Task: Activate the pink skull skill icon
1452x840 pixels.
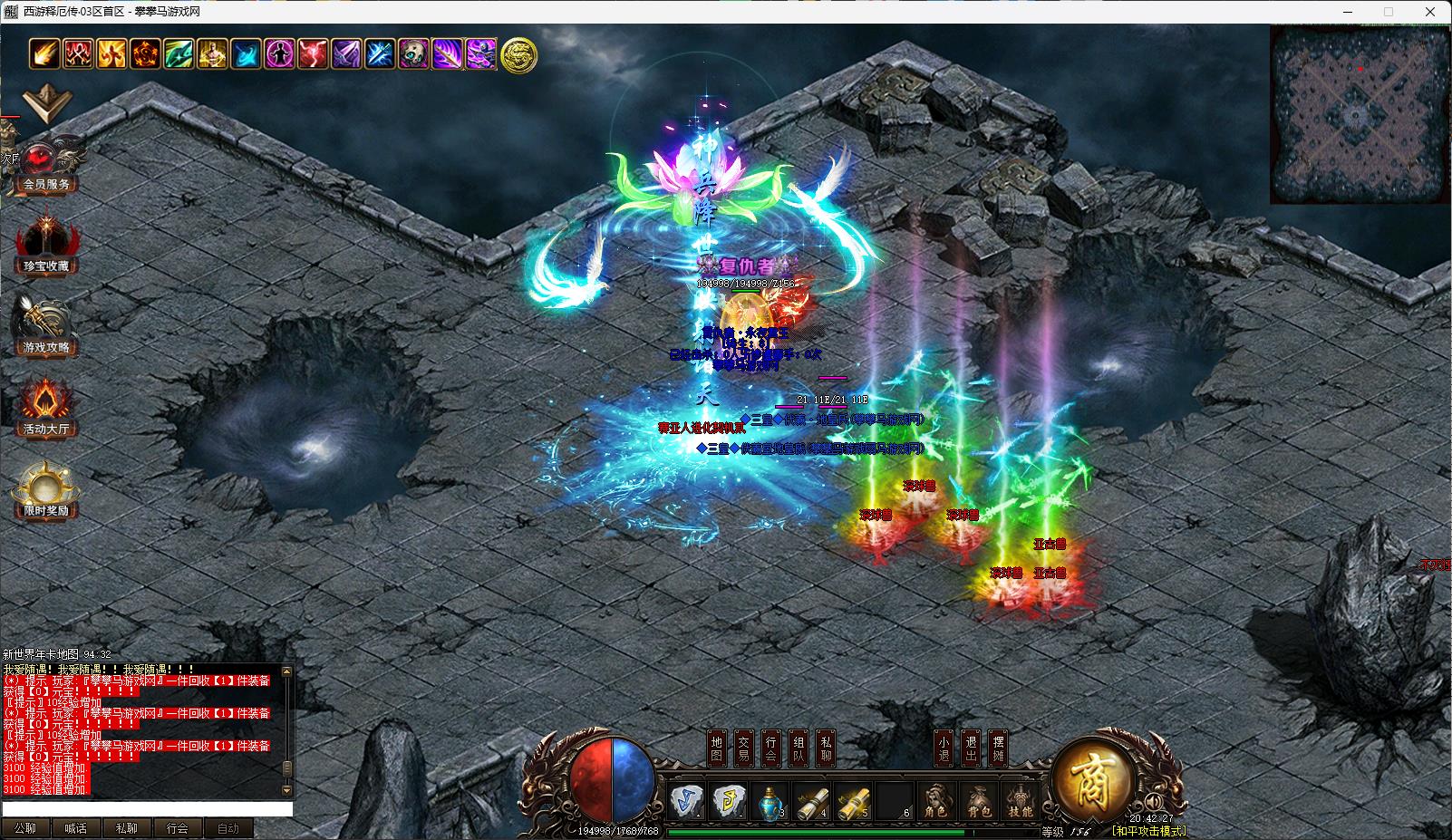Action: tap(413, 54)
